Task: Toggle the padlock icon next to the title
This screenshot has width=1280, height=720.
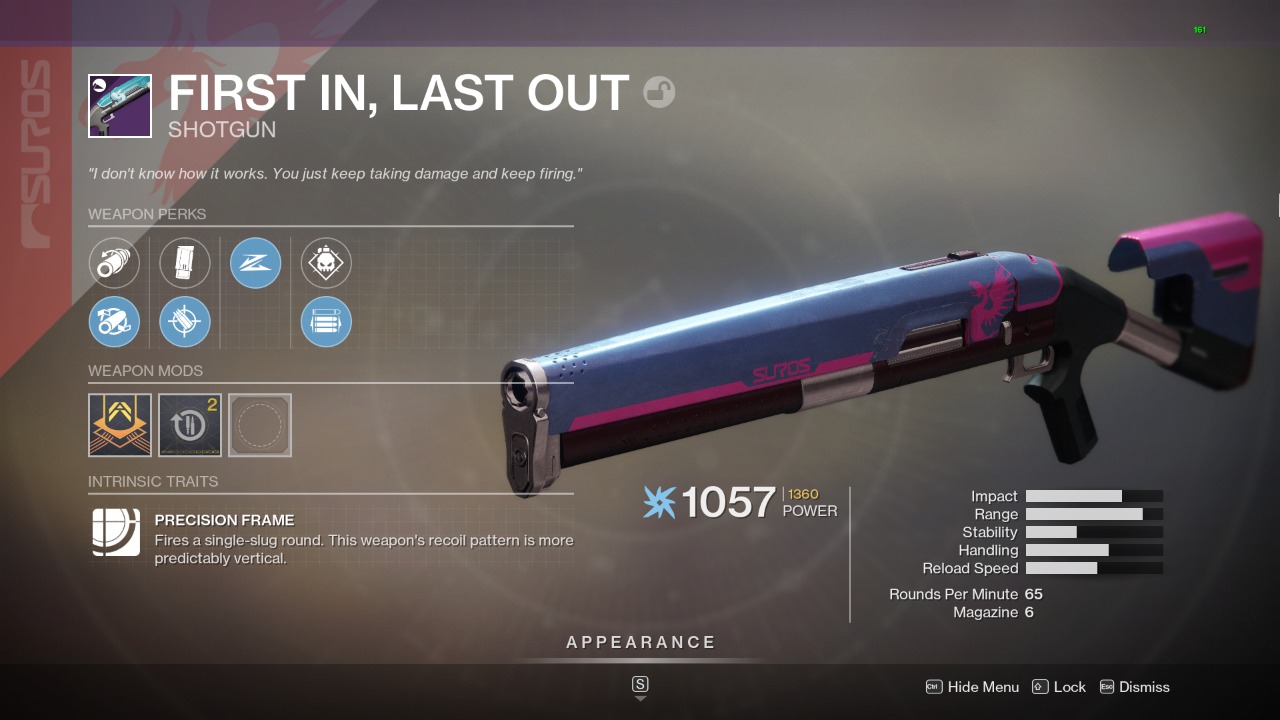Action: (x=659, y=93)
